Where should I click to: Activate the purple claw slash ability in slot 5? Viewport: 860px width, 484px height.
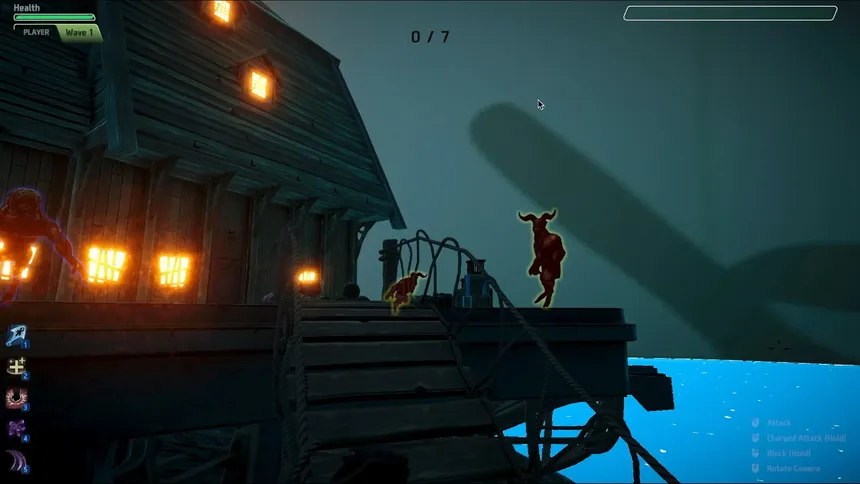pyautogui.click(x=16, y=460)
